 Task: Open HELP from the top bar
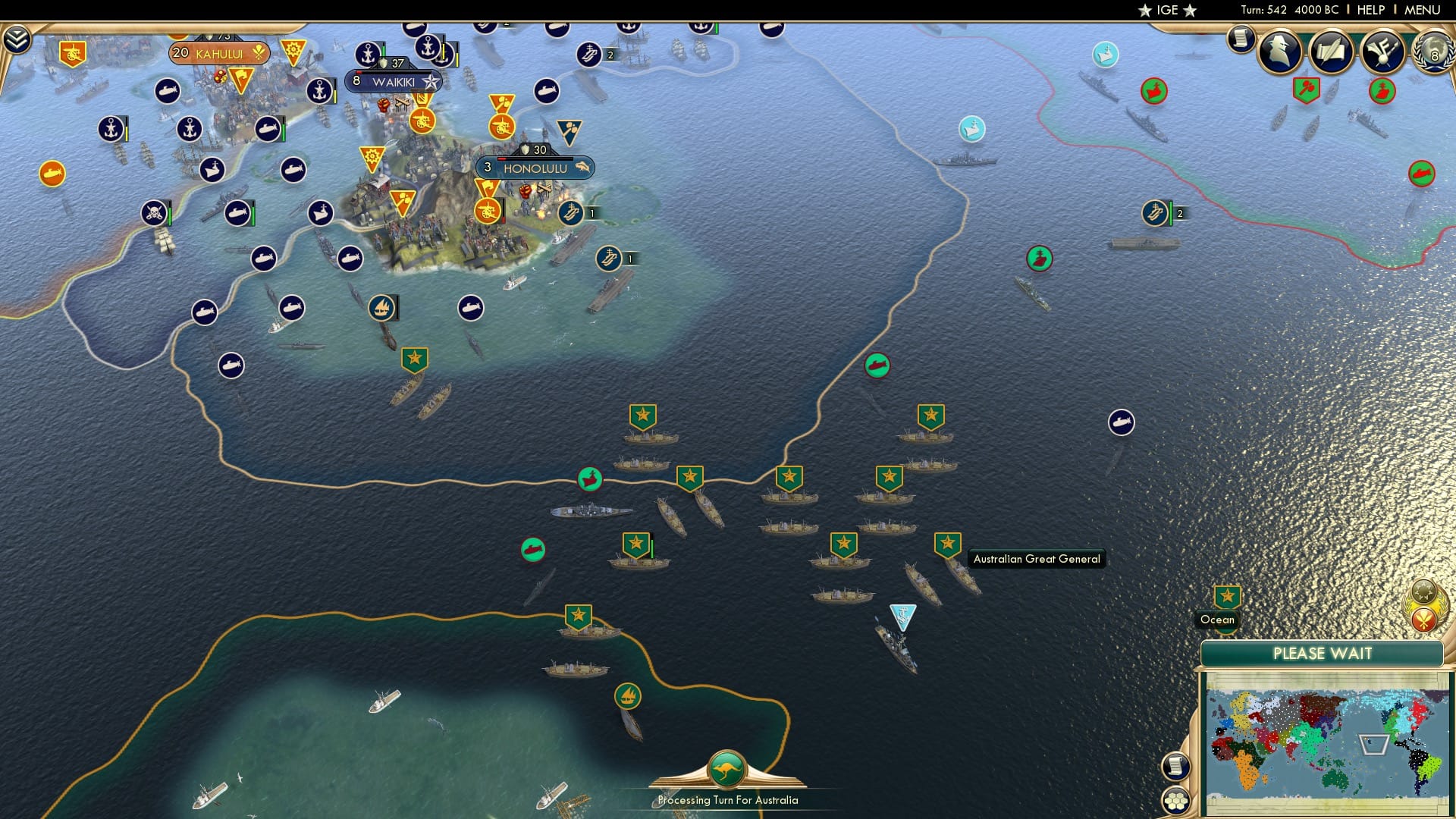(1370, 10)
